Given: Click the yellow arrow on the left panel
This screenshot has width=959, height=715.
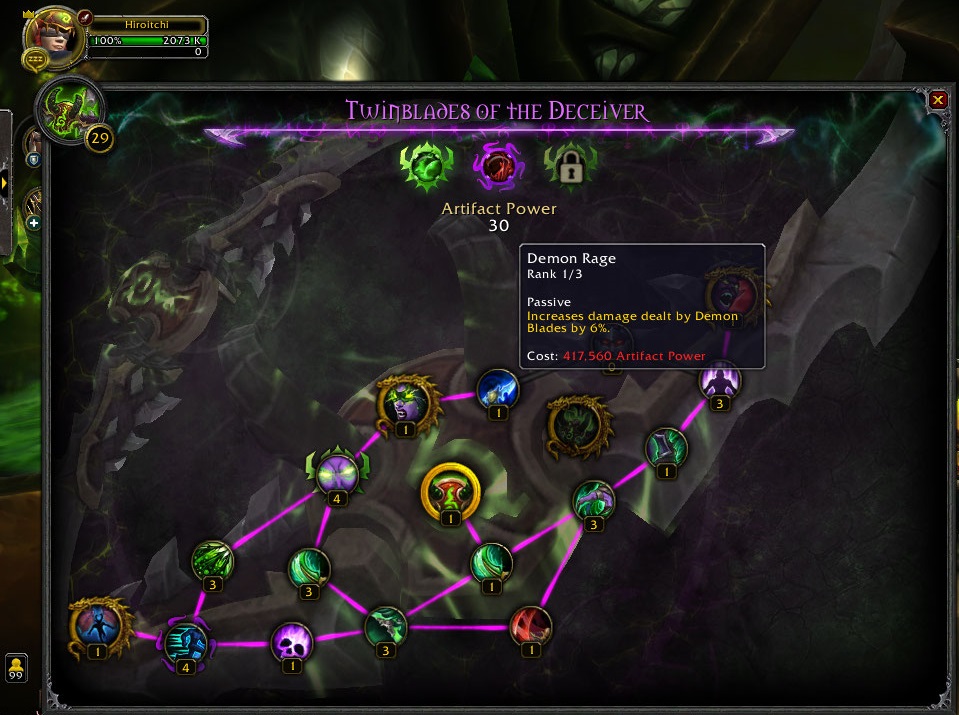Looking at the screenshot, I should 5,183.
